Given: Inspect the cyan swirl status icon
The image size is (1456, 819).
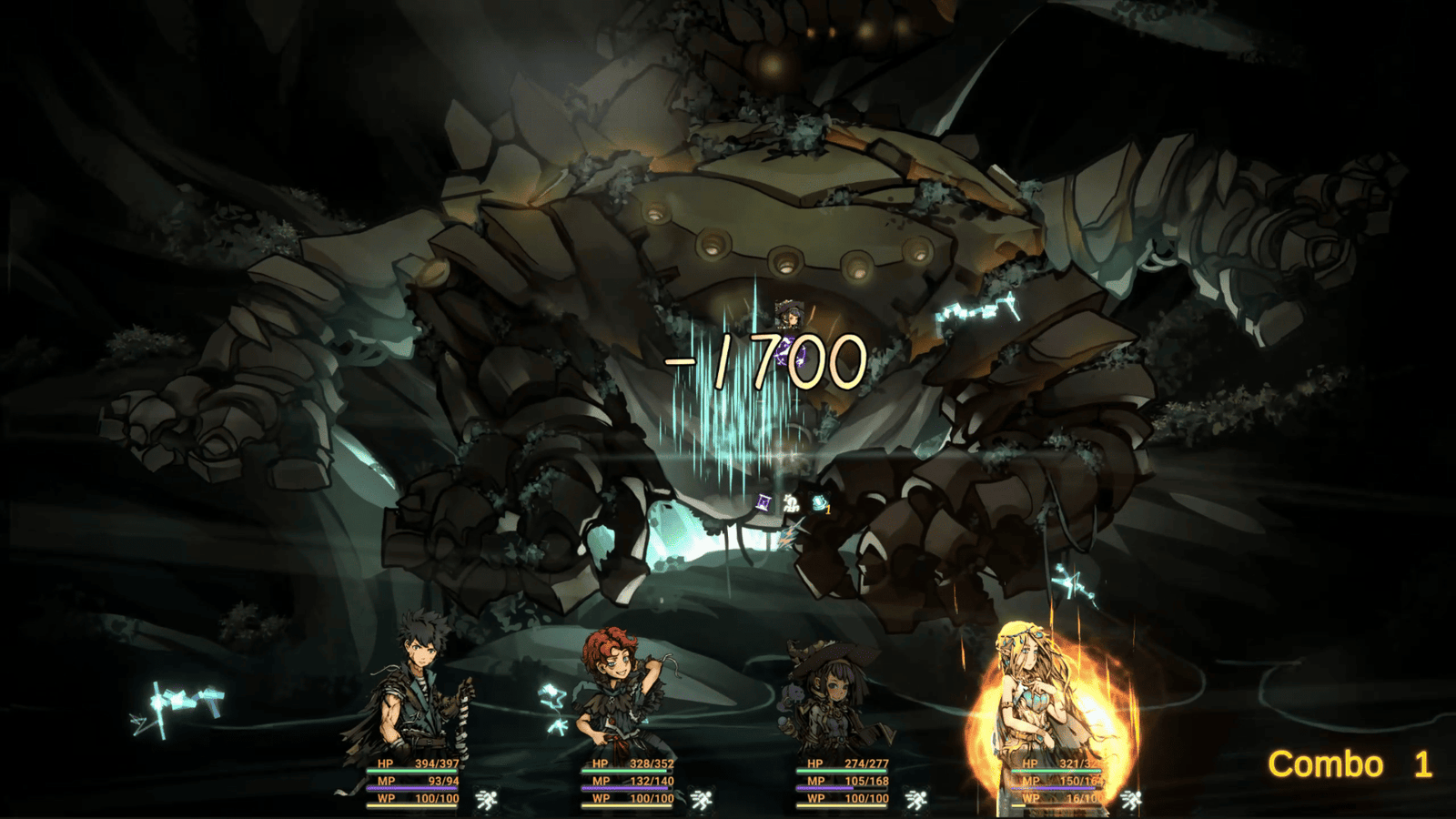Looking at the screenshot, I should [819, 502].
